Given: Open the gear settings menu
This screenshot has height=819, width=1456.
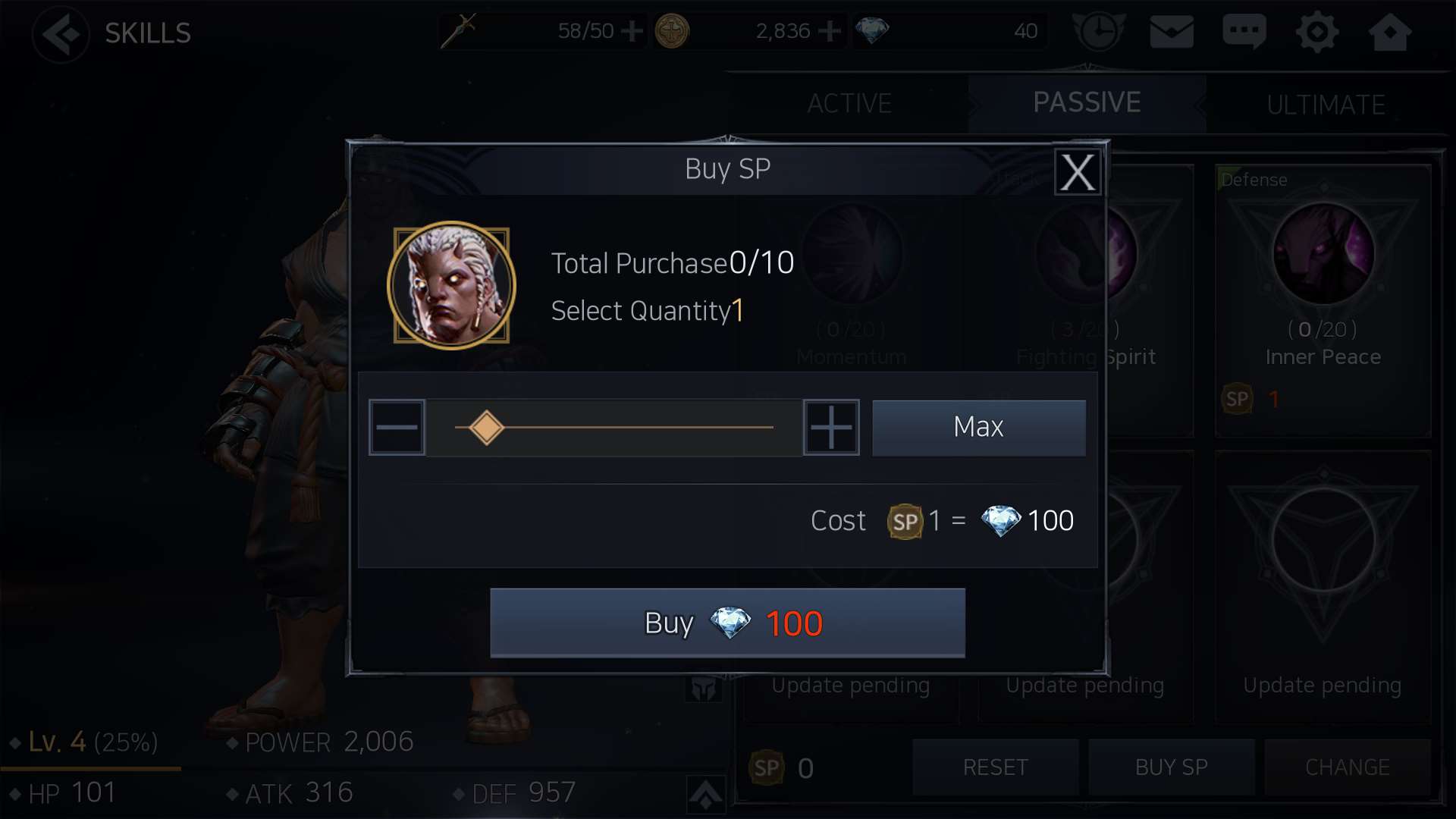Looking at the screenshot, I should coord(1317,32).
